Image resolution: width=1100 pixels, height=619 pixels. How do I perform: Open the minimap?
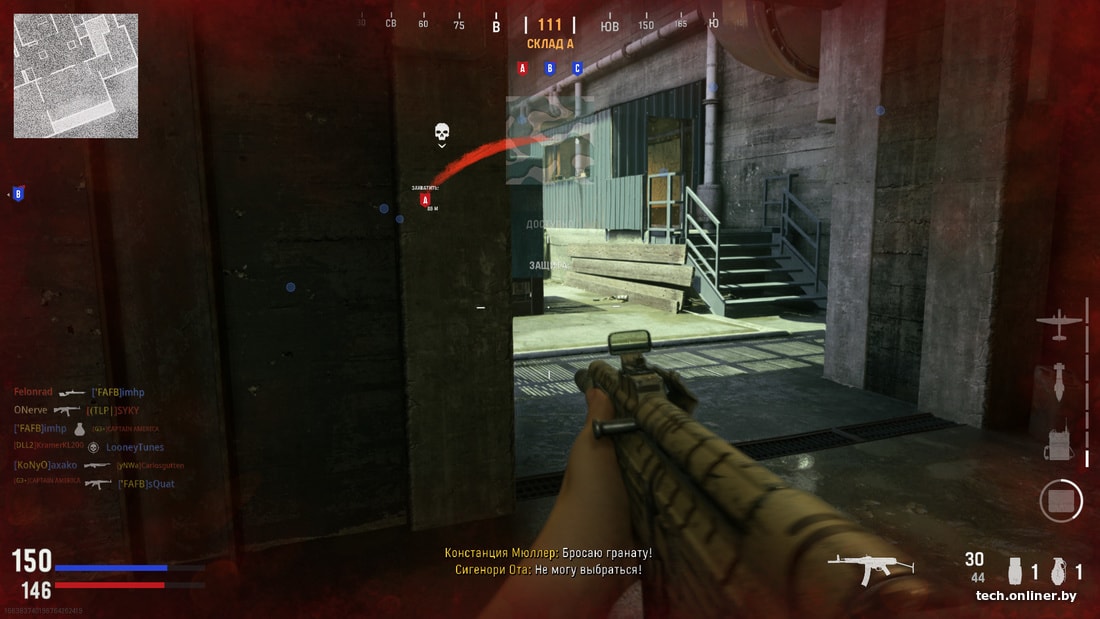76,75
